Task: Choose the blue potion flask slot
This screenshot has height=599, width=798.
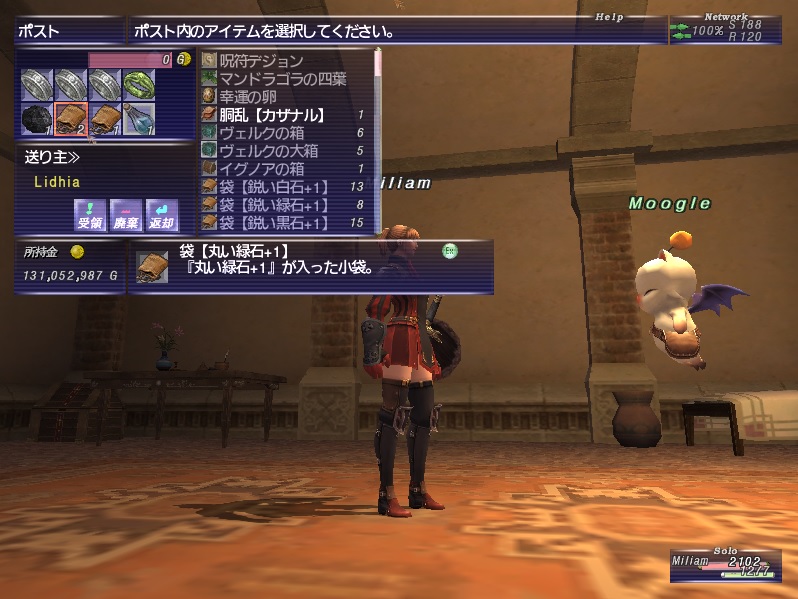Action: point(139,119)
